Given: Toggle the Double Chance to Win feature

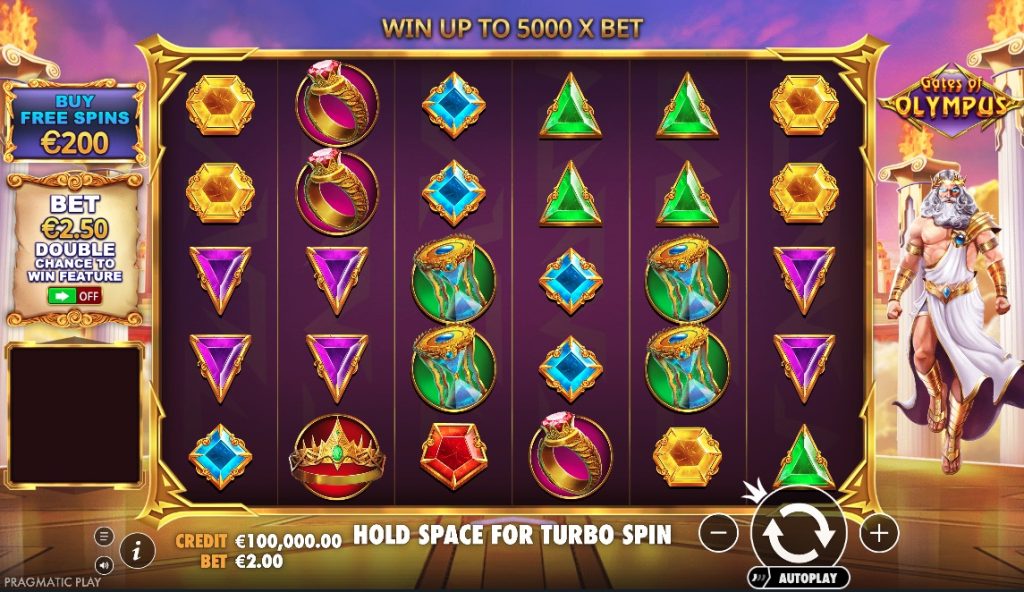Looking at the screenshot, I should (x=74, y=296).
